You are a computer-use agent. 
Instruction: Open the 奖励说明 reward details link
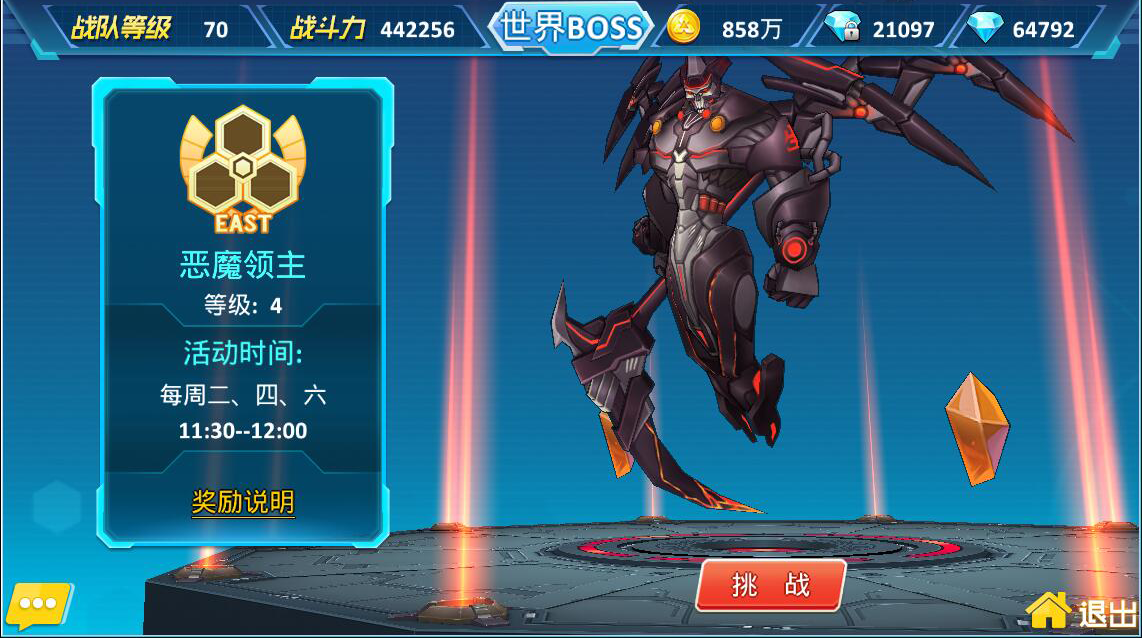point(243,501)
